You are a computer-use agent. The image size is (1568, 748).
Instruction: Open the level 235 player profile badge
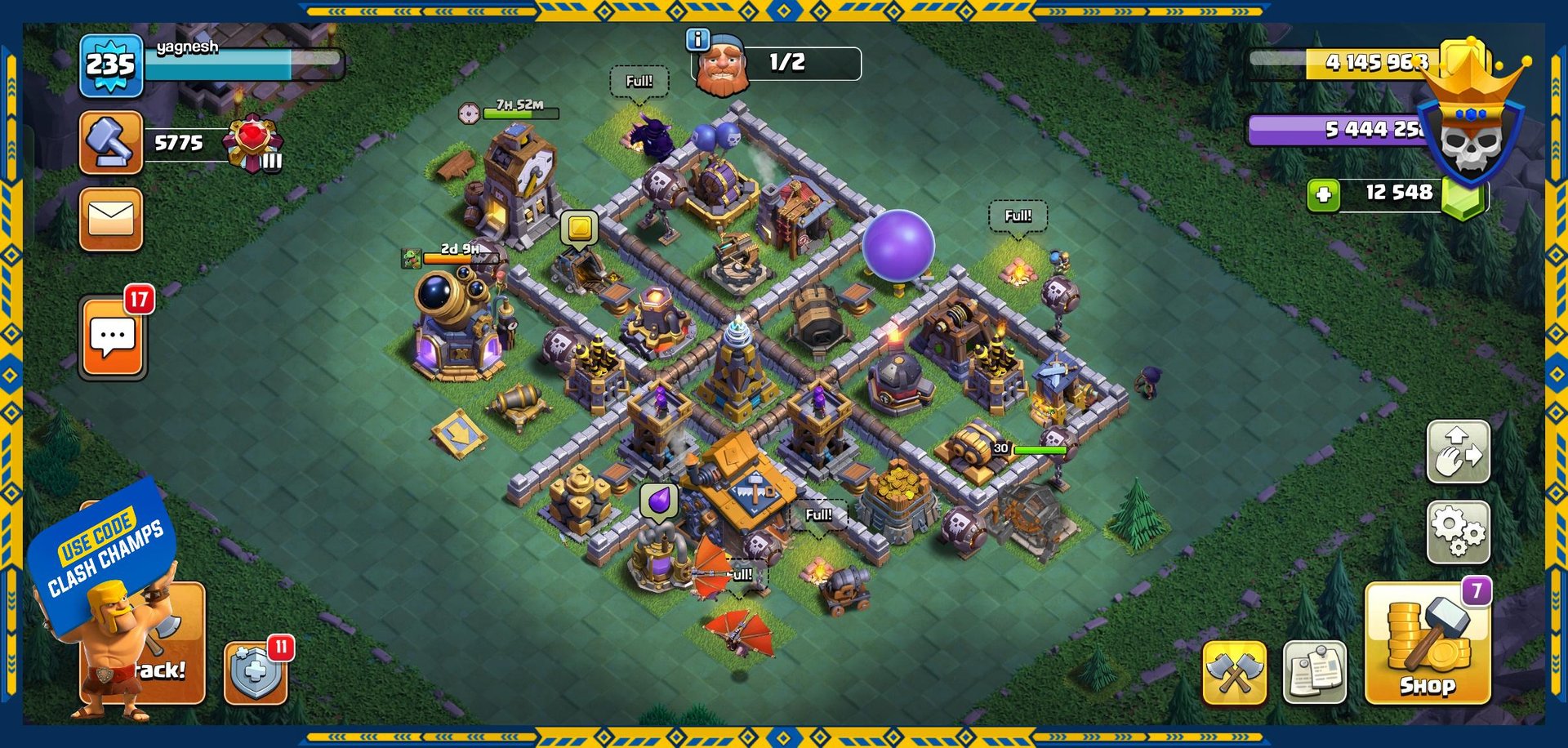click(x=111, y=65)
